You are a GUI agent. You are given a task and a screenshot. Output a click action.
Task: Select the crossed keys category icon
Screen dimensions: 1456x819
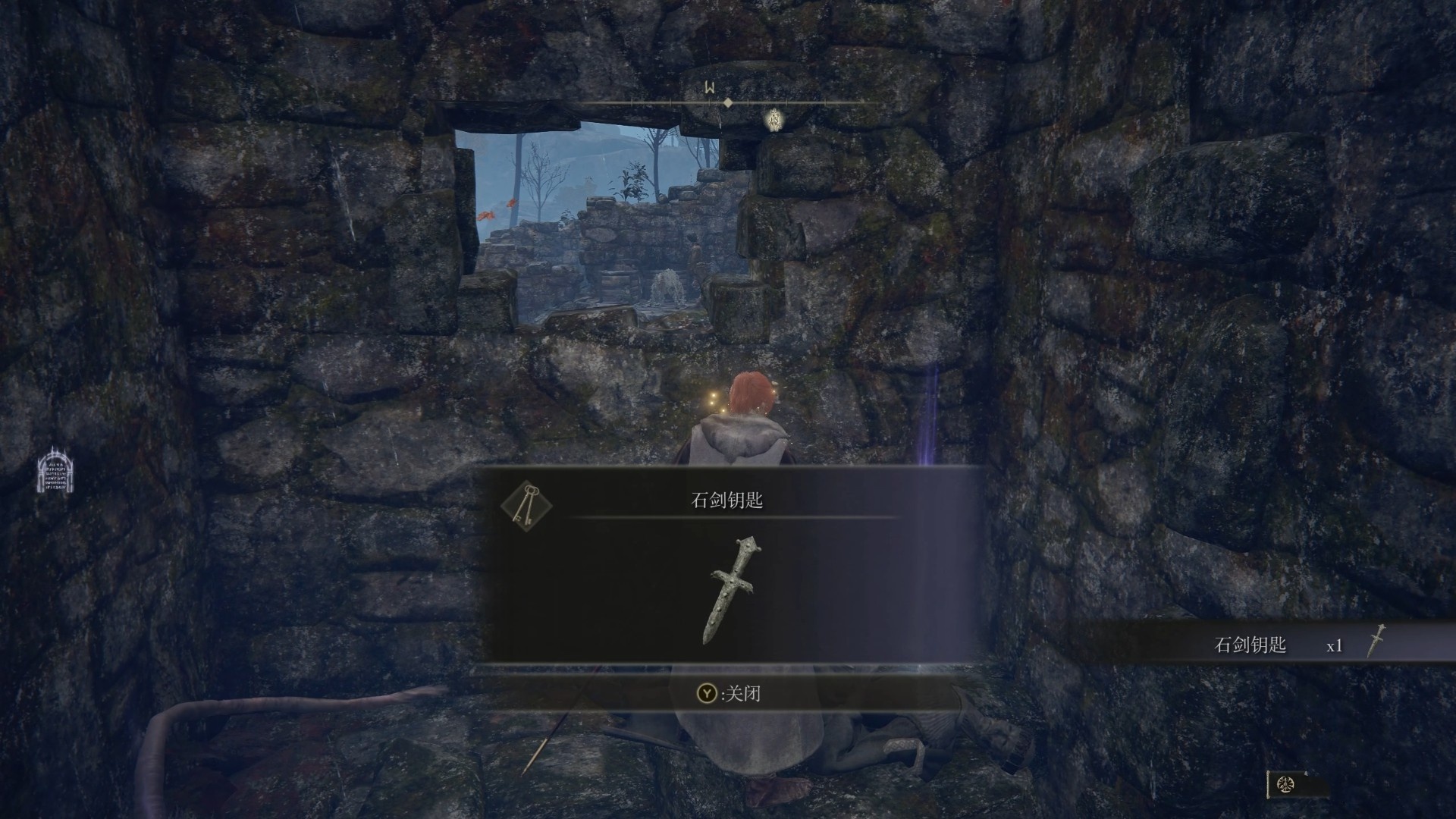(x=526, y=506)
